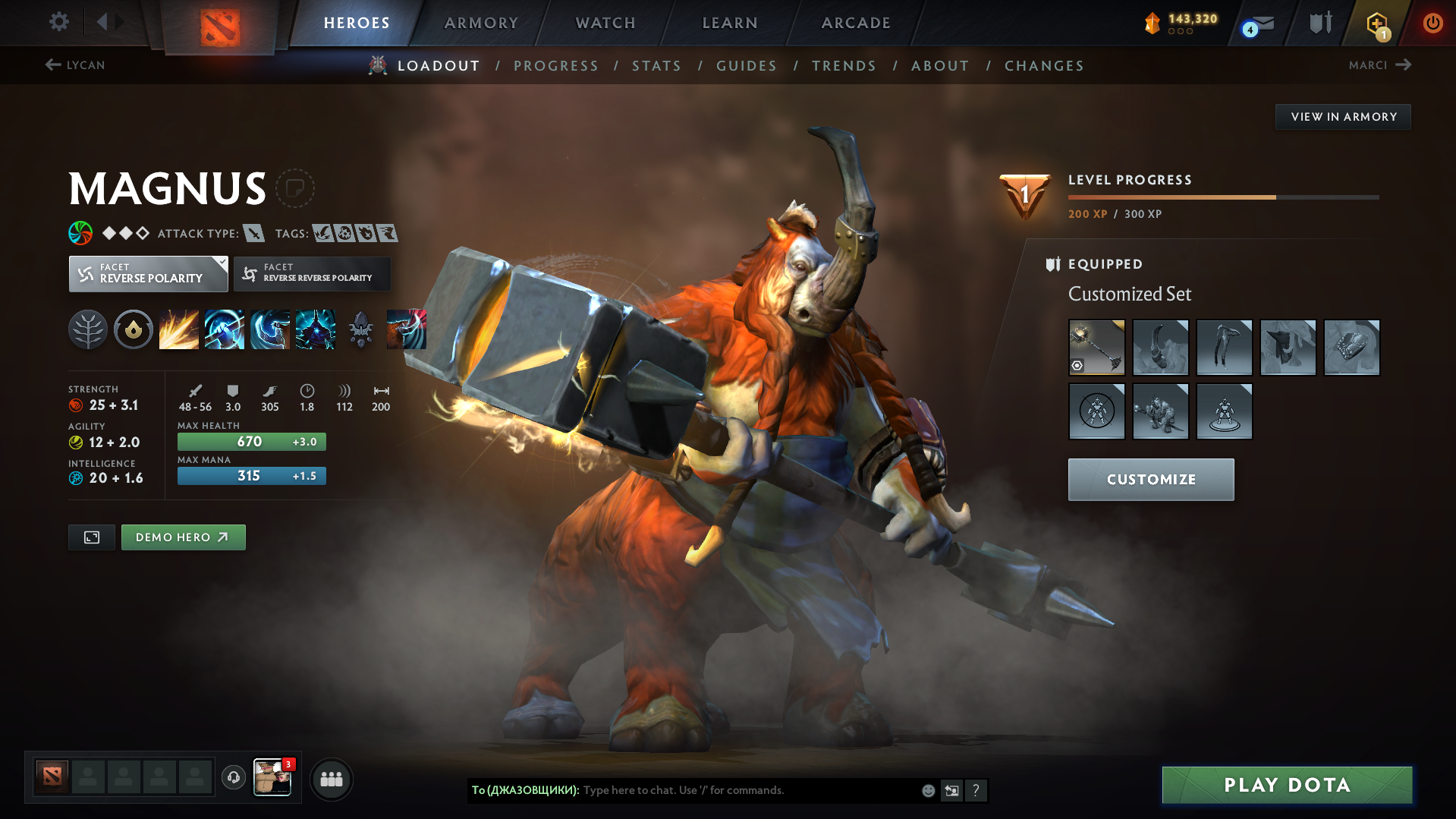Click the armory shield-and-sword icon in top bar

coord(1319,23)
